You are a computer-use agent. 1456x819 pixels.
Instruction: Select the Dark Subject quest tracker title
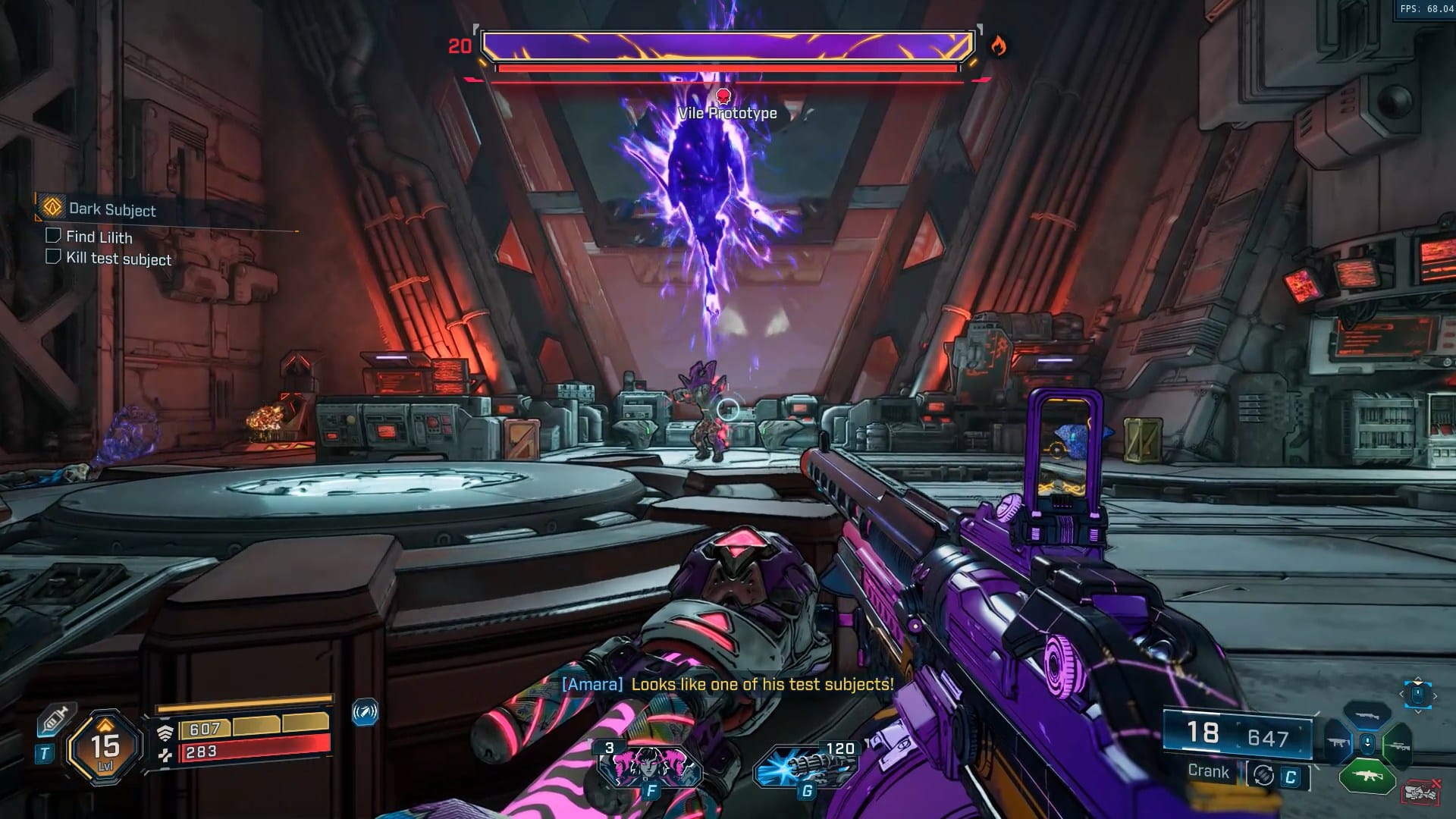[112, 209]
